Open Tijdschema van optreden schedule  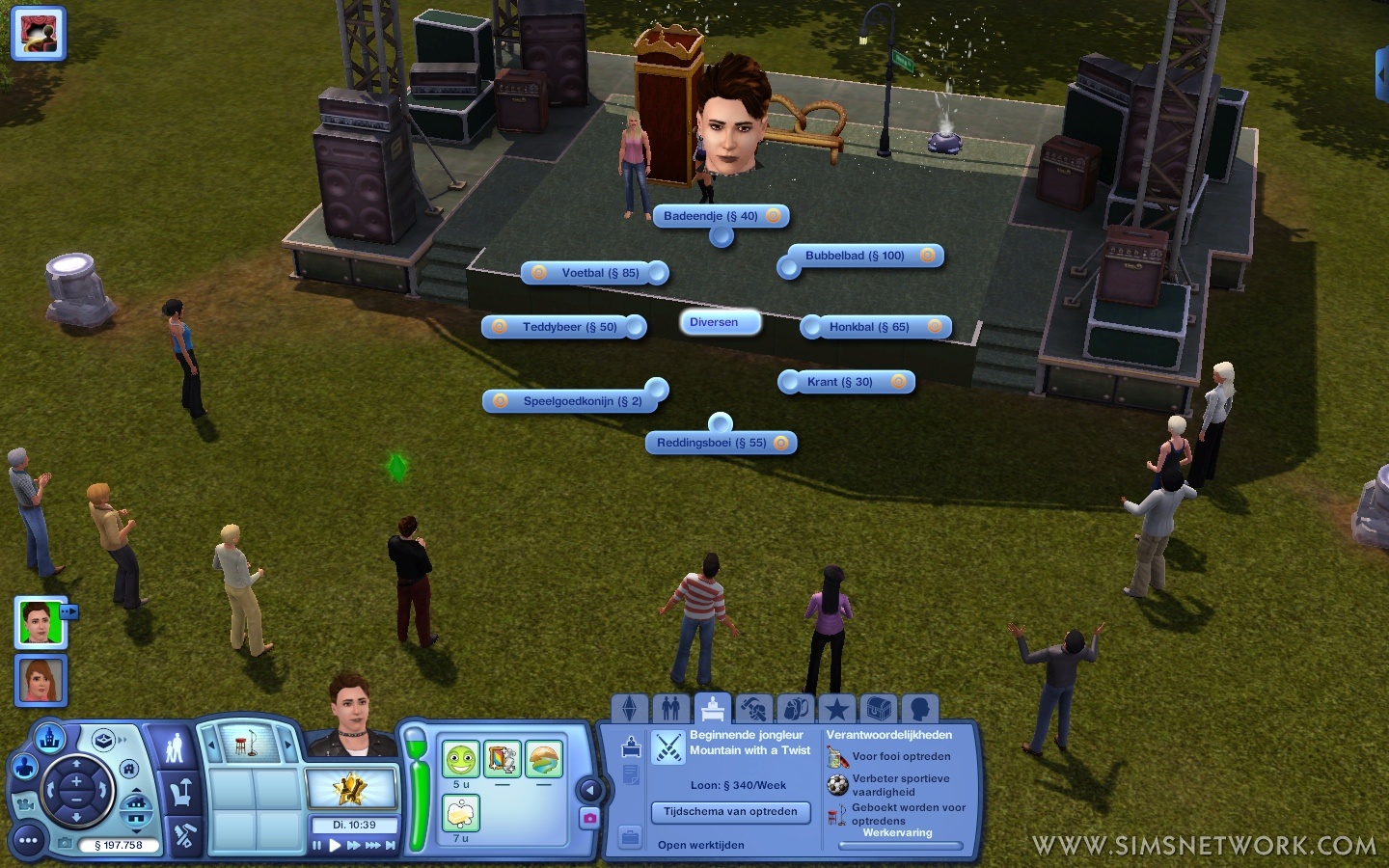click(x=730, y=812)
